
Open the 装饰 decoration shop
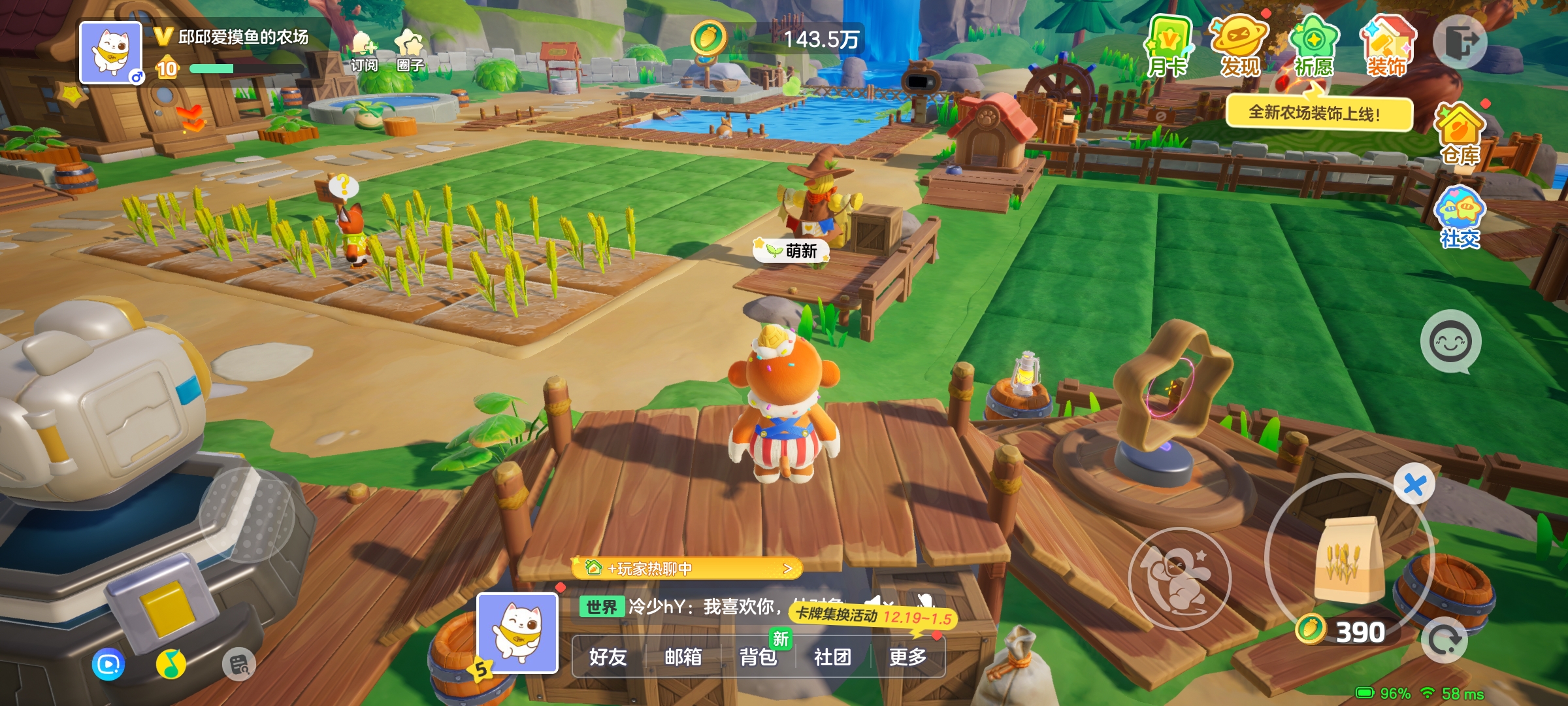tap(1388, 47)
